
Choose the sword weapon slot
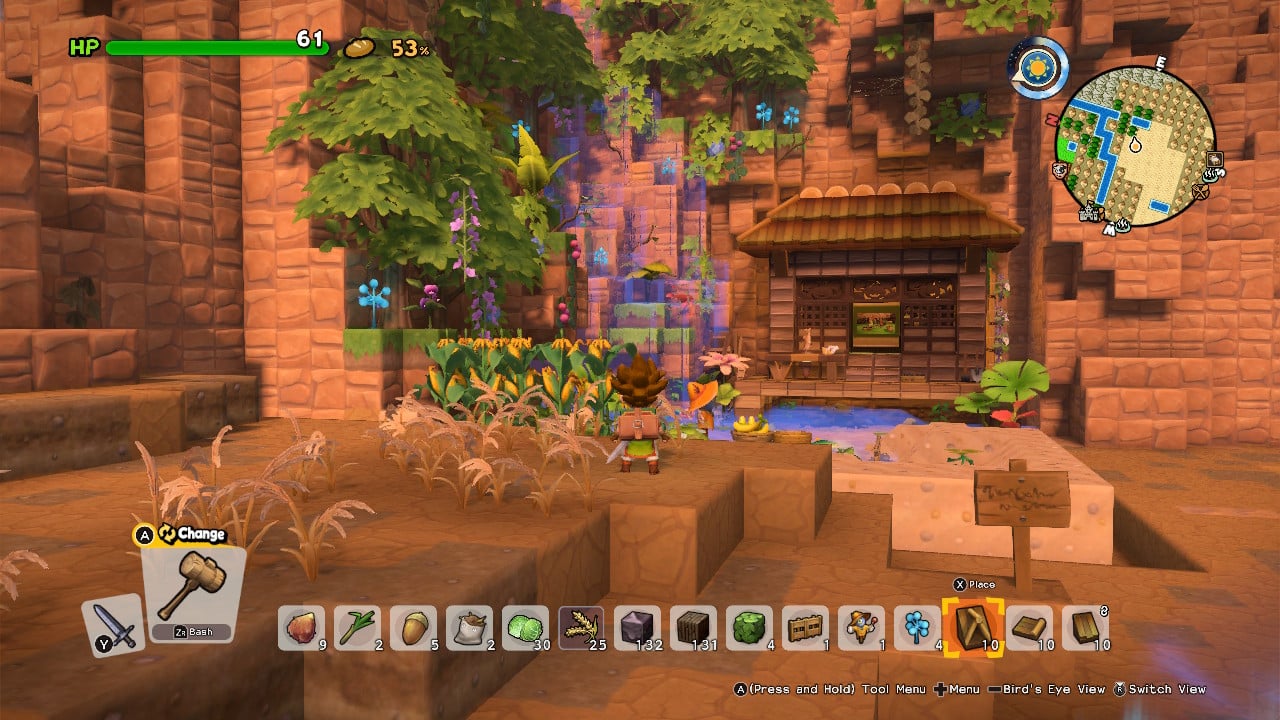pos(113,625)
